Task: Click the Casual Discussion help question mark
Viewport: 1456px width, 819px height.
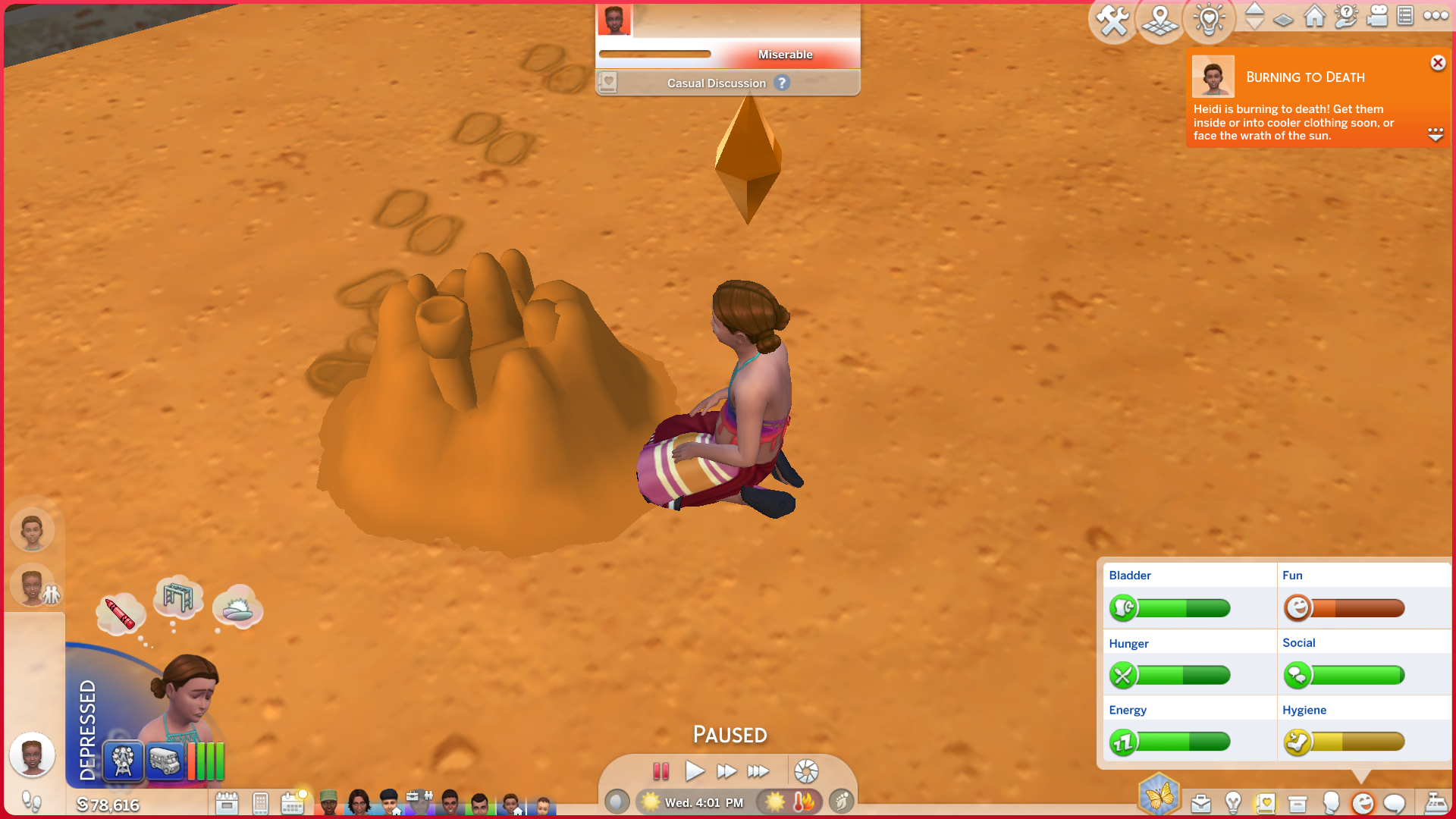Action: (782, 83)
